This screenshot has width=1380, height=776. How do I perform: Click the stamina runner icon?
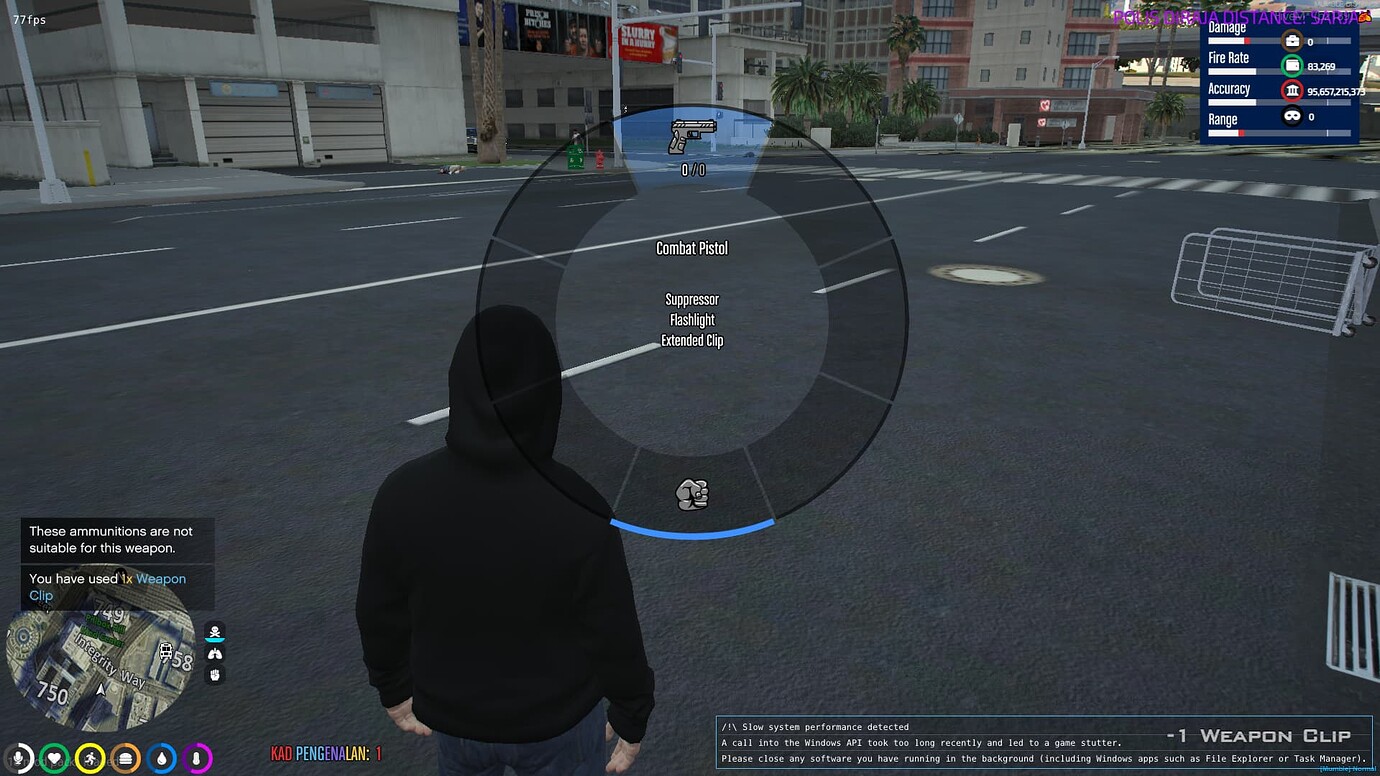89,757
